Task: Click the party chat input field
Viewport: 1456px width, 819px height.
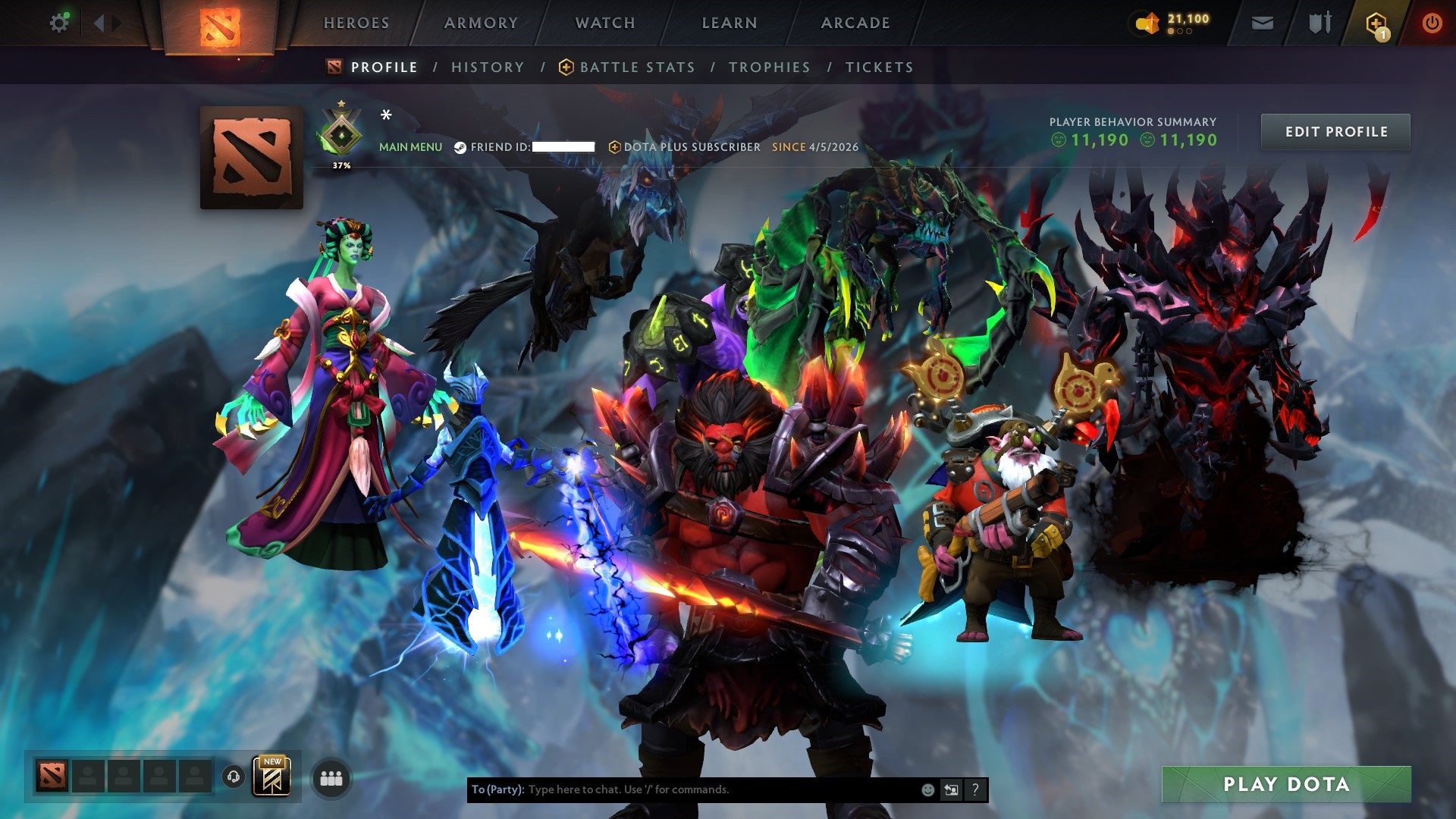Action: click(x=682, y=789)
